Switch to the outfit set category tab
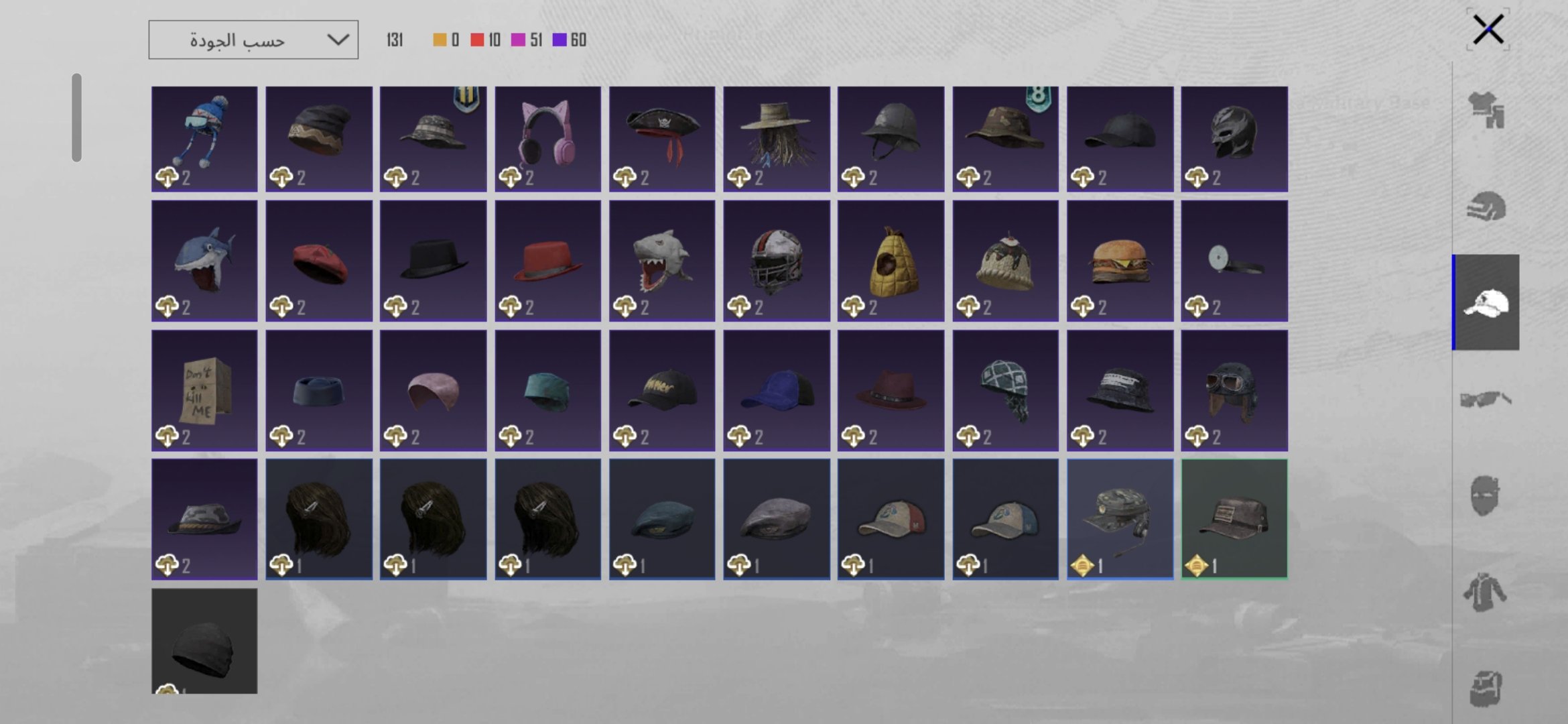Viewport: 1568px width, 724px height. pos(1486,110)
